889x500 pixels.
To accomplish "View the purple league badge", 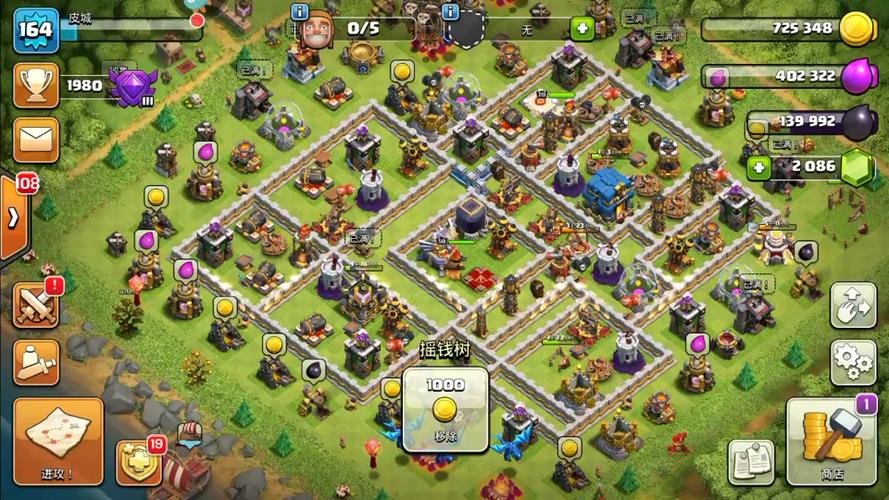I will click(131, 87).
